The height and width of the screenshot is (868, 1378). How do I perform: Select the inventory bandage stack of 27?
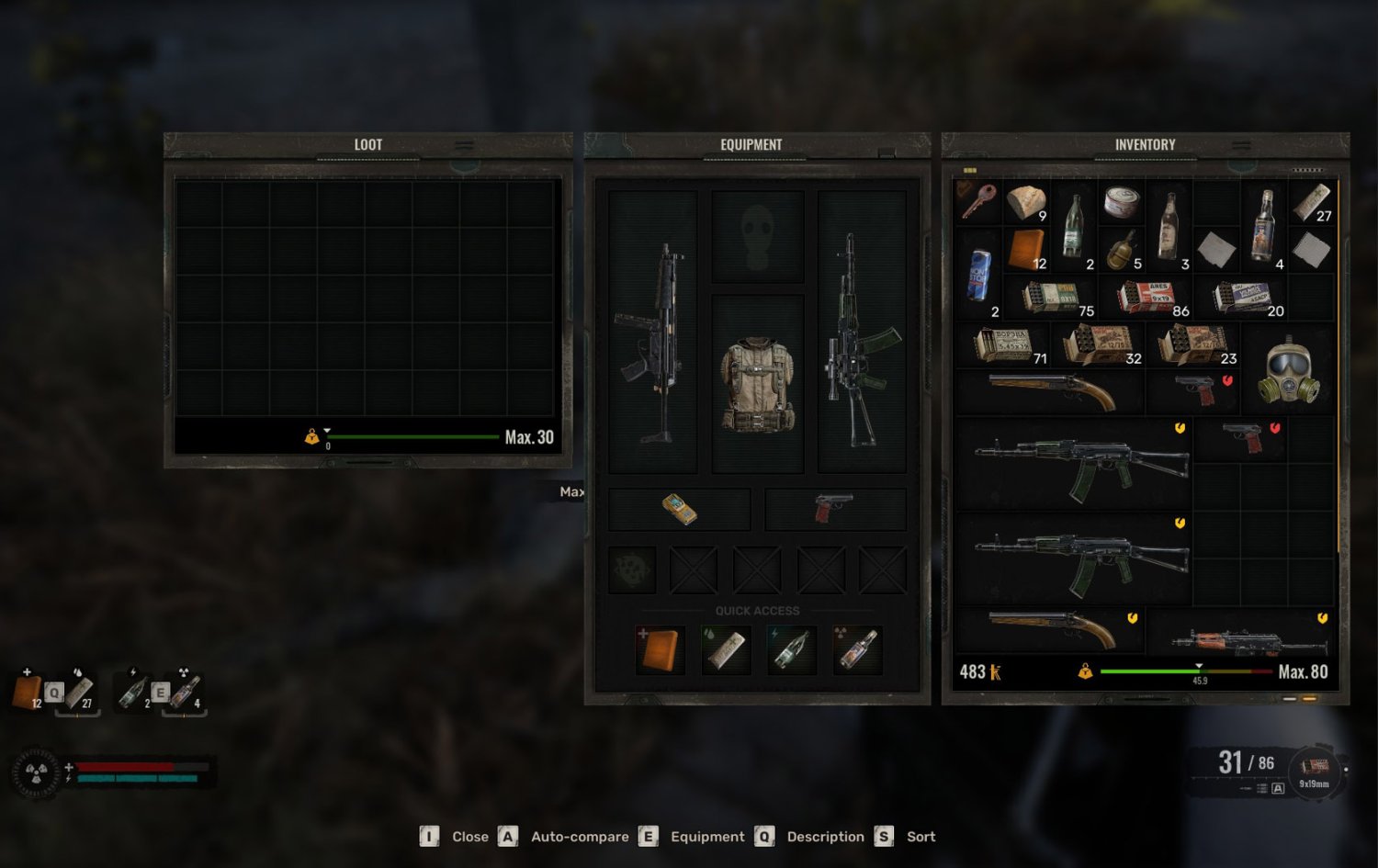click(x=1311, y=202)
